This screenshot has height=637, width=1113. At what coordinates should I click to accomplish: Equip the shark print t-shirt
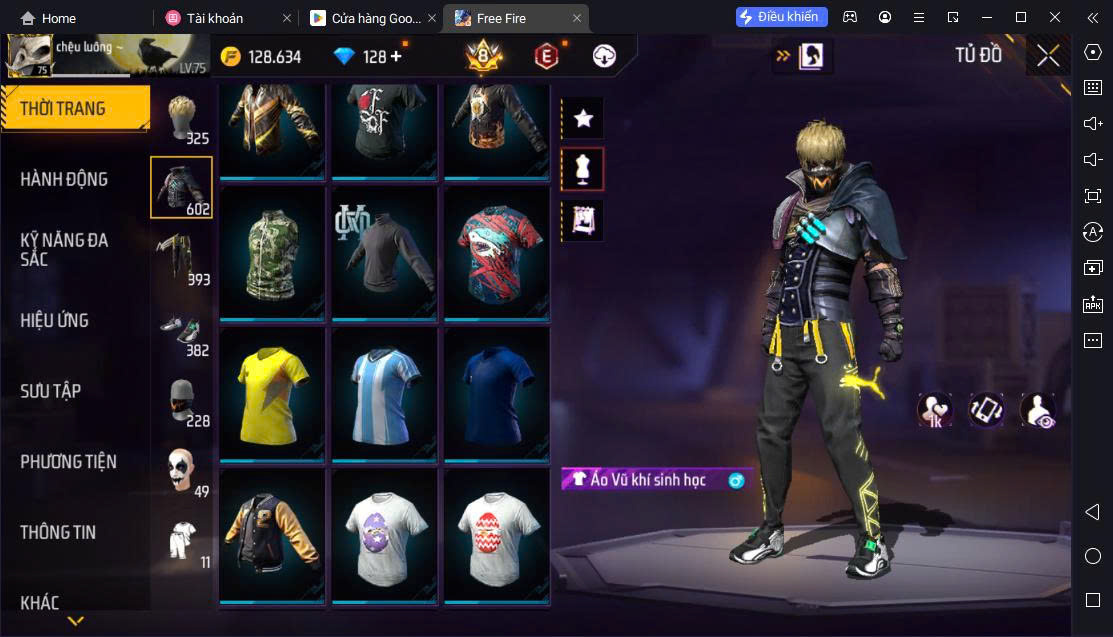coord(497,253)
